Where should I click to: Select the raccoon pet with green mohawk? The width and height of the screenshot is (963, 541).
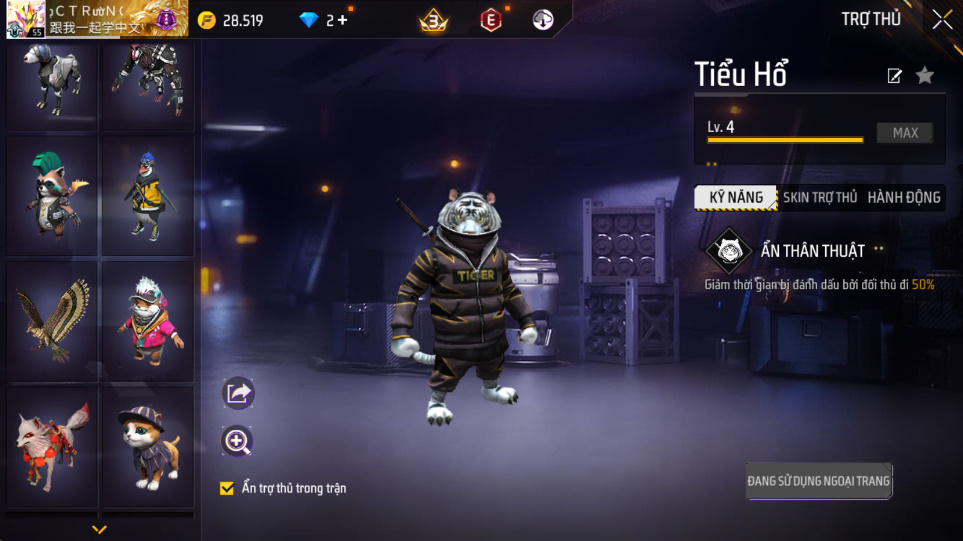click(x=52, y=195)
